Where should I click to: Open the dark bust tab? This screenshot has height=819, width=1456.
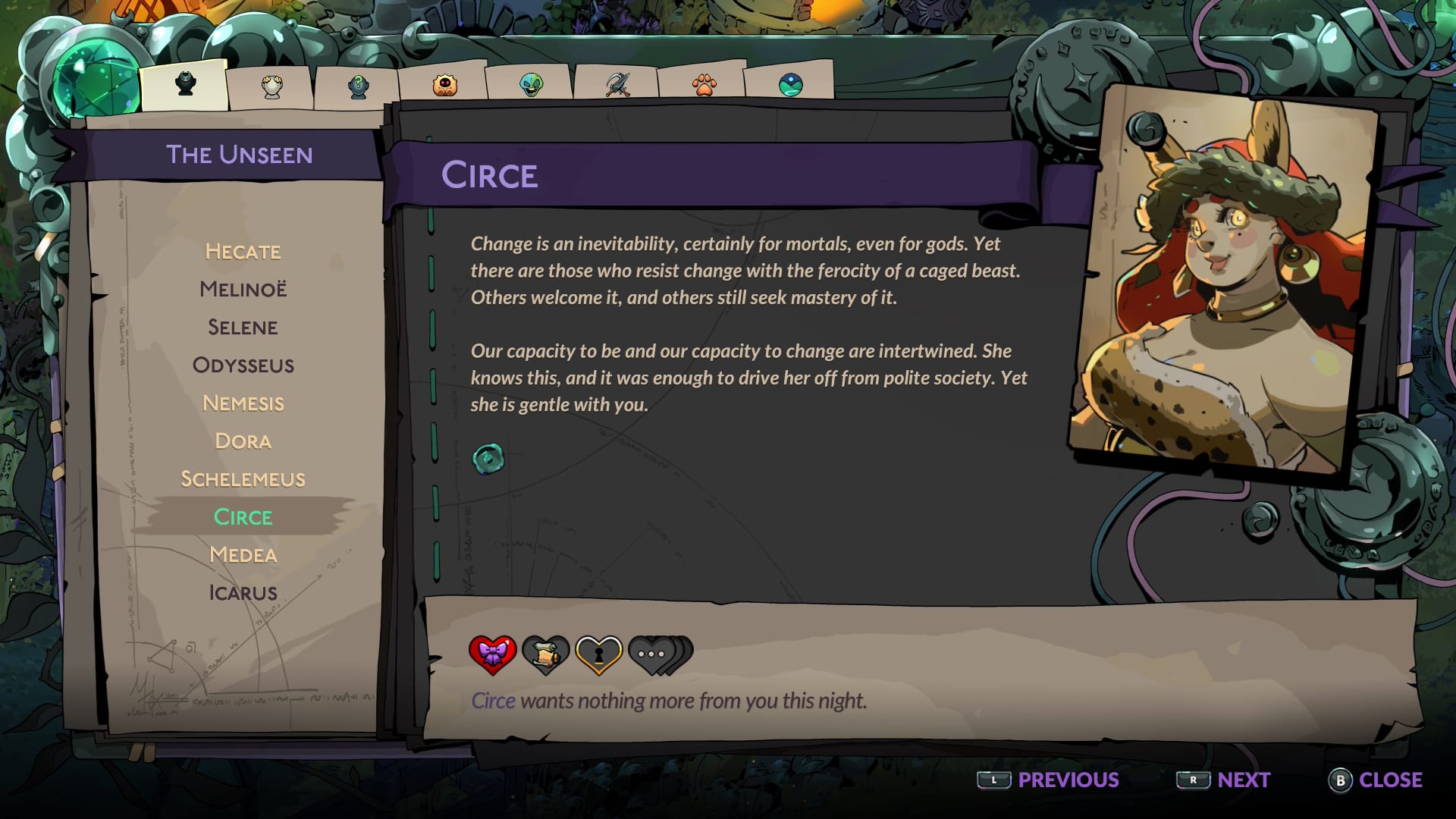[185, 84]
